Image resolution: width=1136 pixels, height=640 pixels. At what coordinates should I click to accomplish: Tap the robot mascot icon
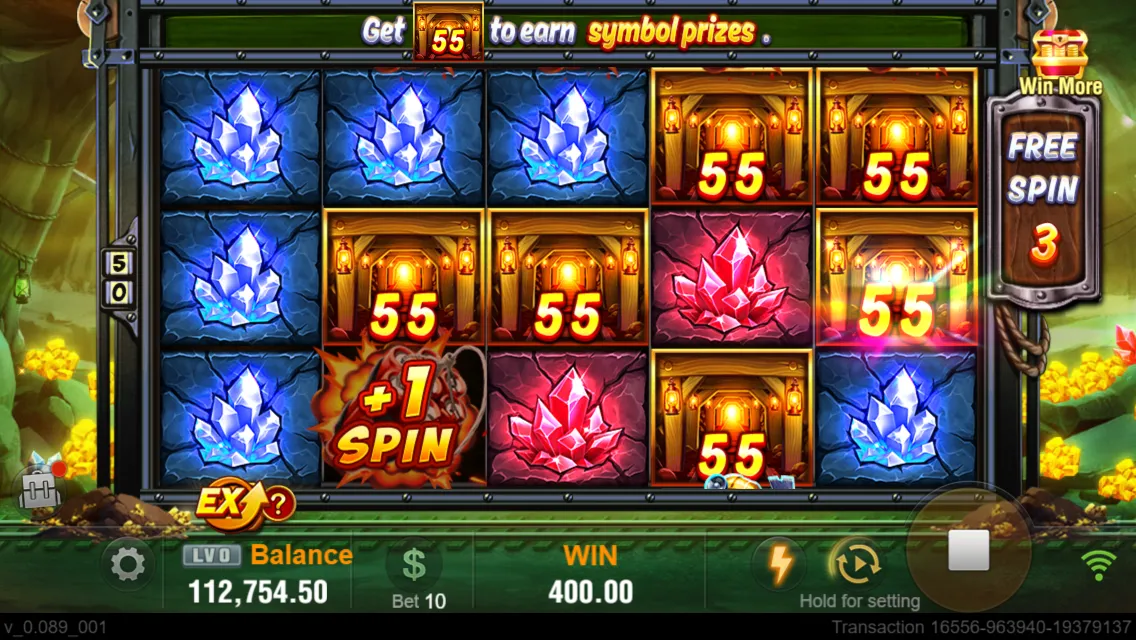pos(41,486)
